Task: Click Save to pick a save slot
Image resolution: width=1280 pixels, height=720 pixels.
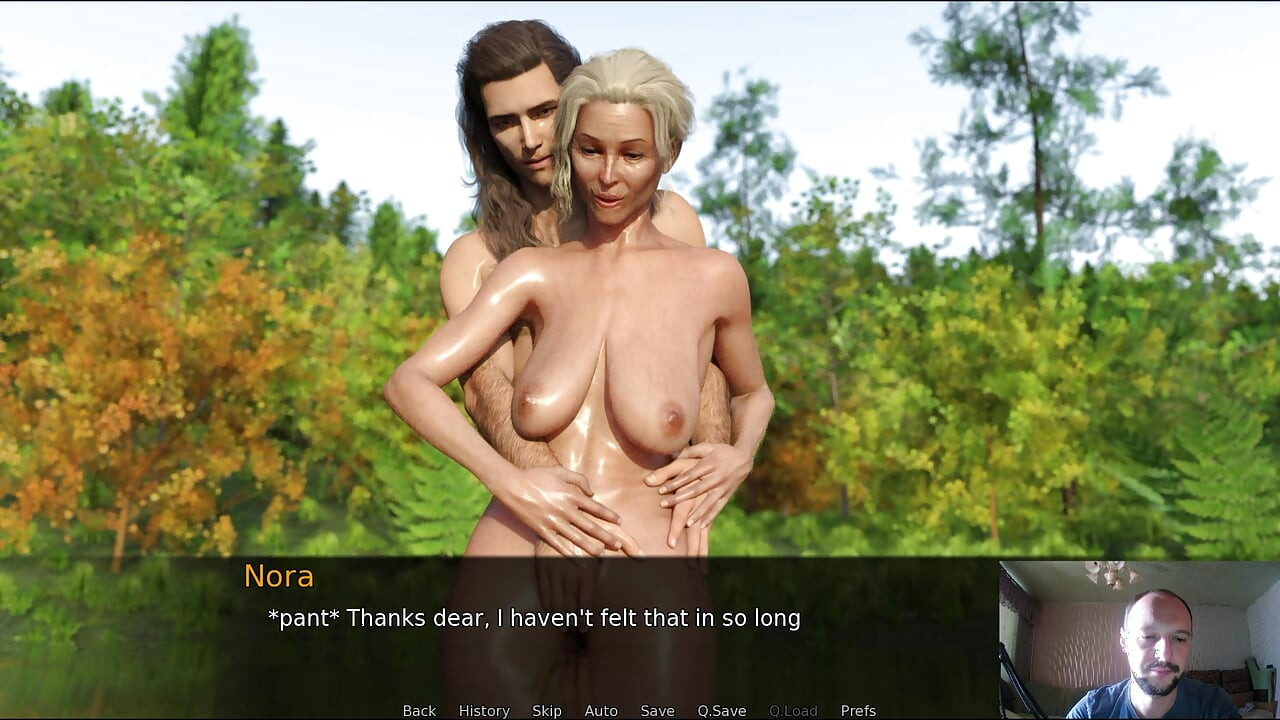Action: click(x=656, y=710)
